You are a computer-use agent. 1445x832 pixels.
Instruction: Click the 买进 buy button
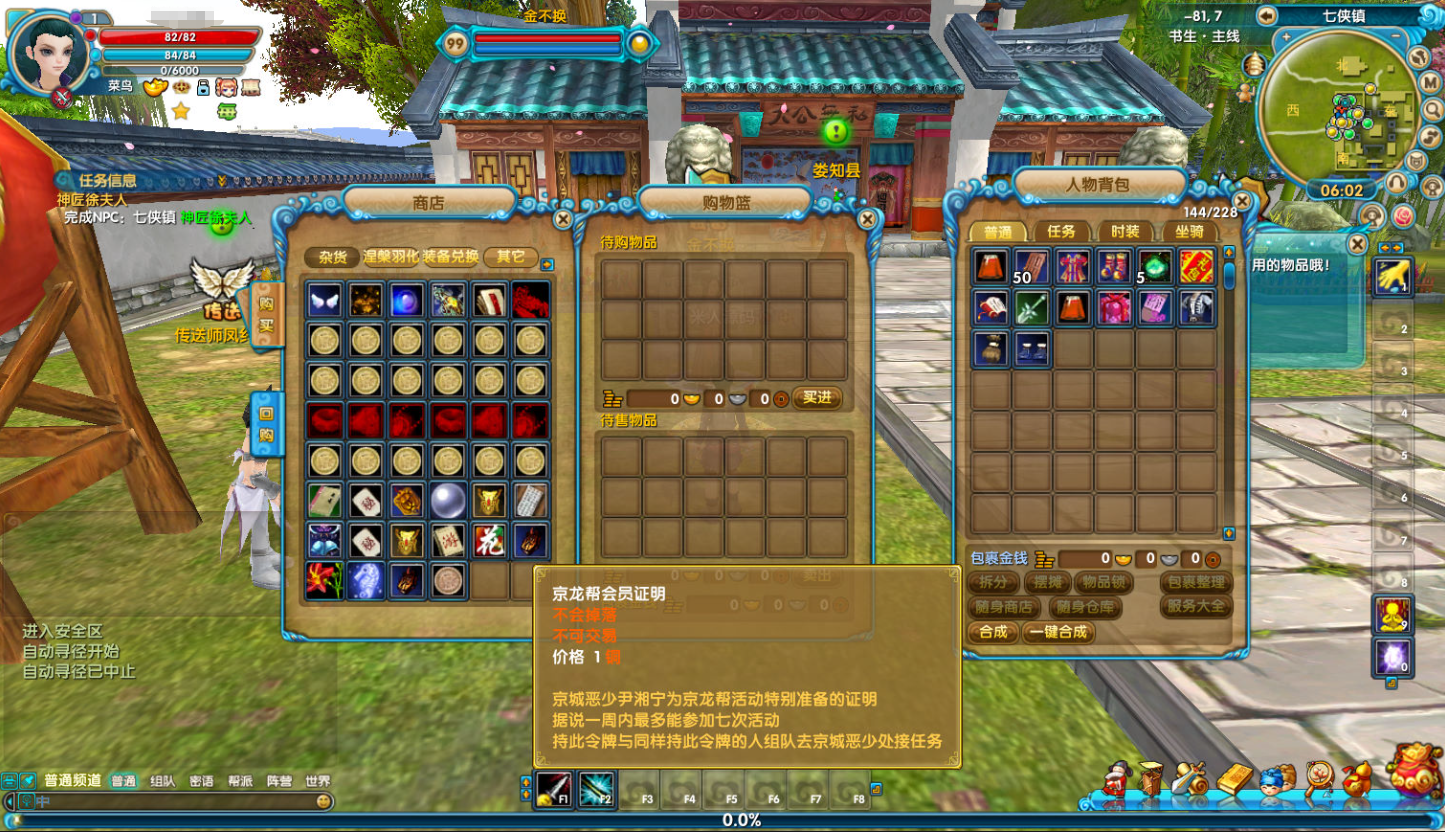coord(817,398)
